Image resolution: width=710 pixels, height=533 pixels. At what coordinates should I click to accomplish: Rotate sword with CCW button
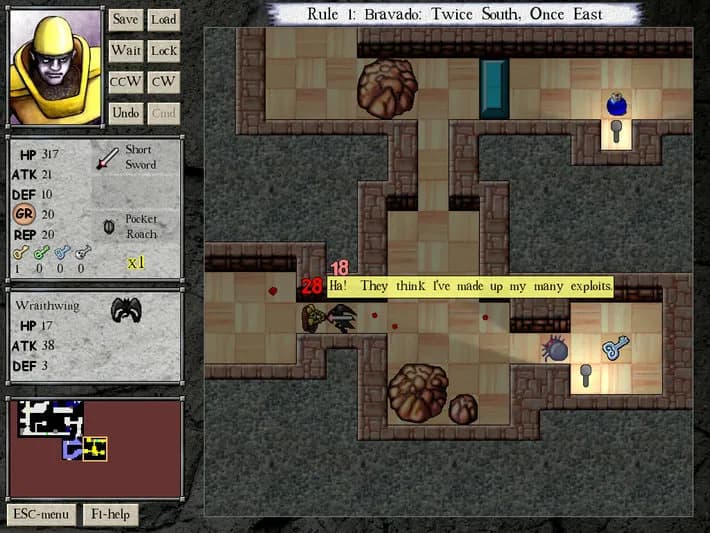(x=125, y=81)
